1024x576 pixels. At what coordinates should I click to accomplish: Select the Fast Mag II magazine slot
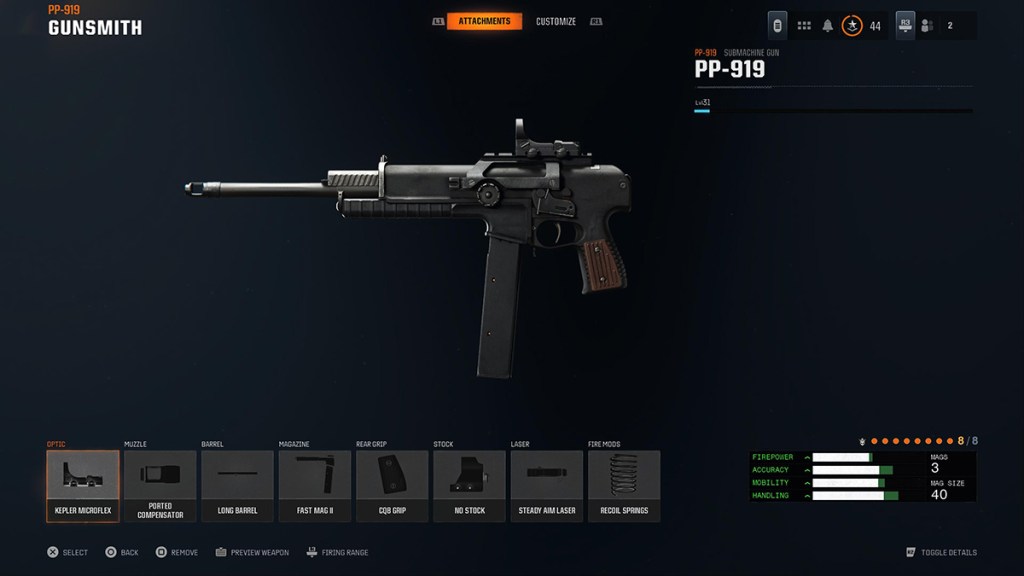315,486
